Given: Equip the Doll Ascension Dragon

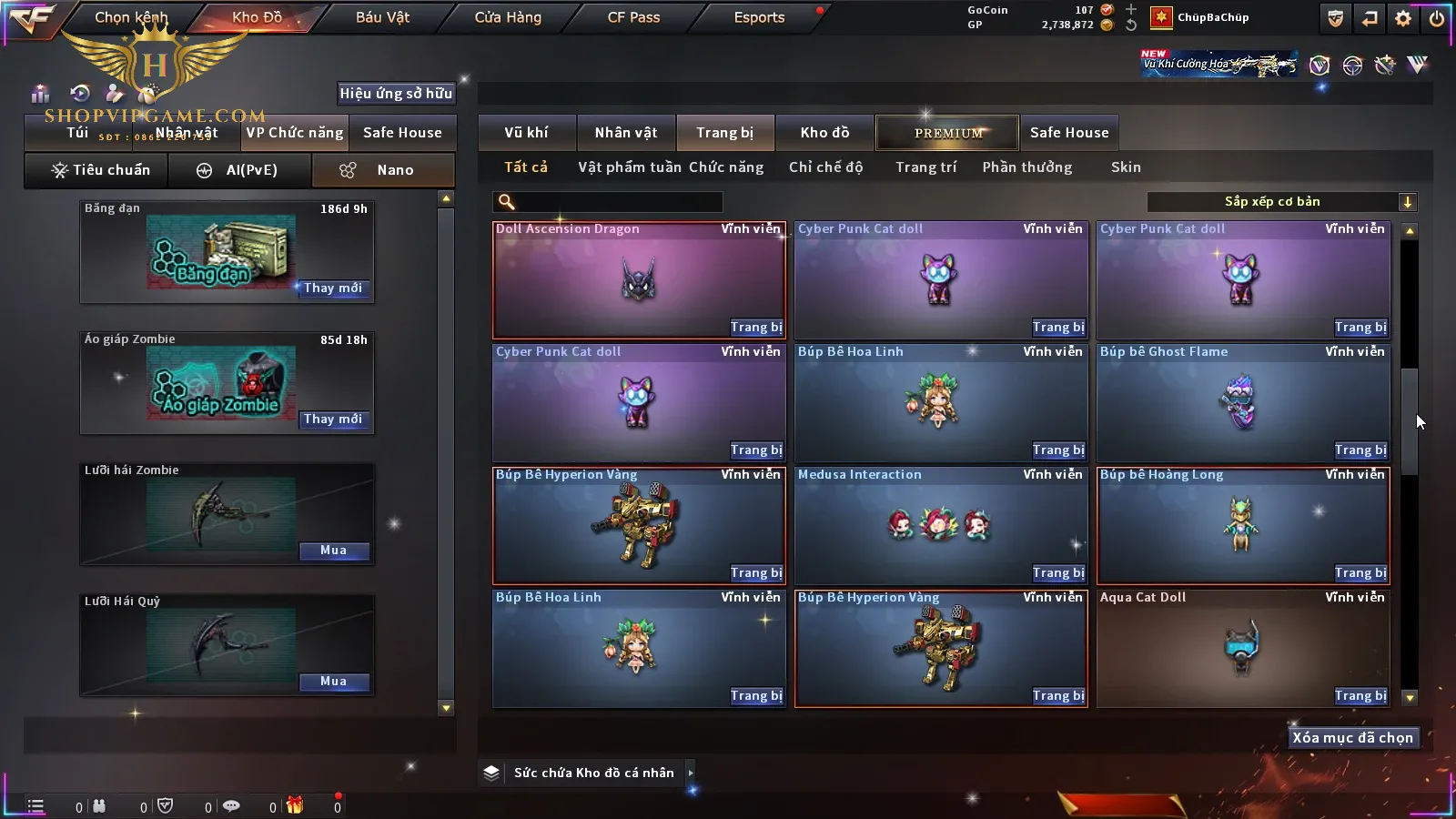Looking at the screenshot, I should point(756,328).
